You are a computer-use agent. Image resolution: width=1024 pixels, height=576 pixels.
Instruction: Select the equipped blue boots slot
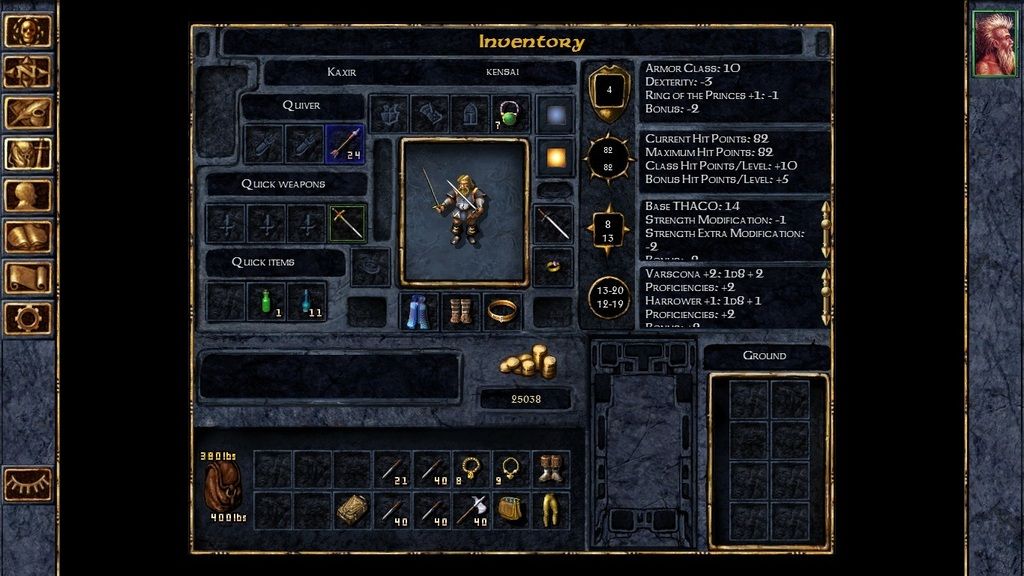420,312
